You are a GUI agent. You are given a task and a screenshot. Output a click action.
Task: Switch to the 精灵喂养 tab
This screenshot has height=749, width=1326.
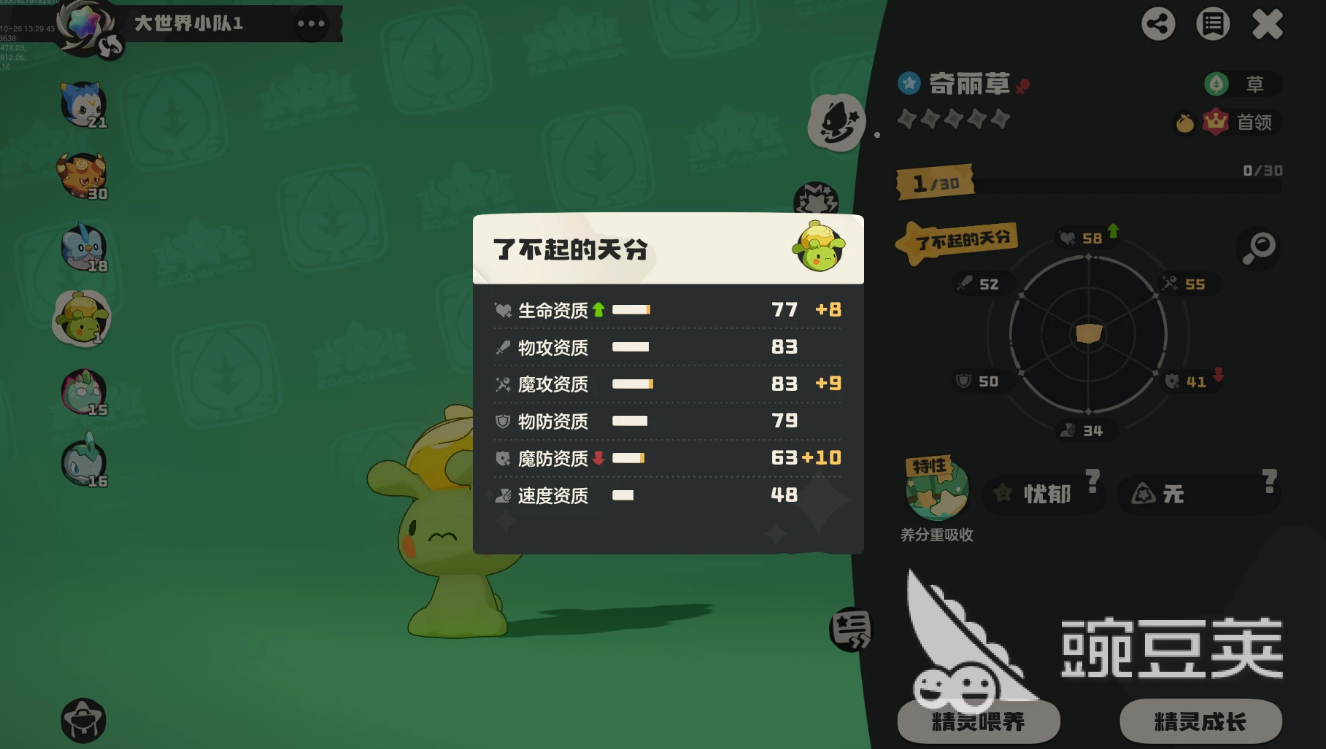[981, 721]
